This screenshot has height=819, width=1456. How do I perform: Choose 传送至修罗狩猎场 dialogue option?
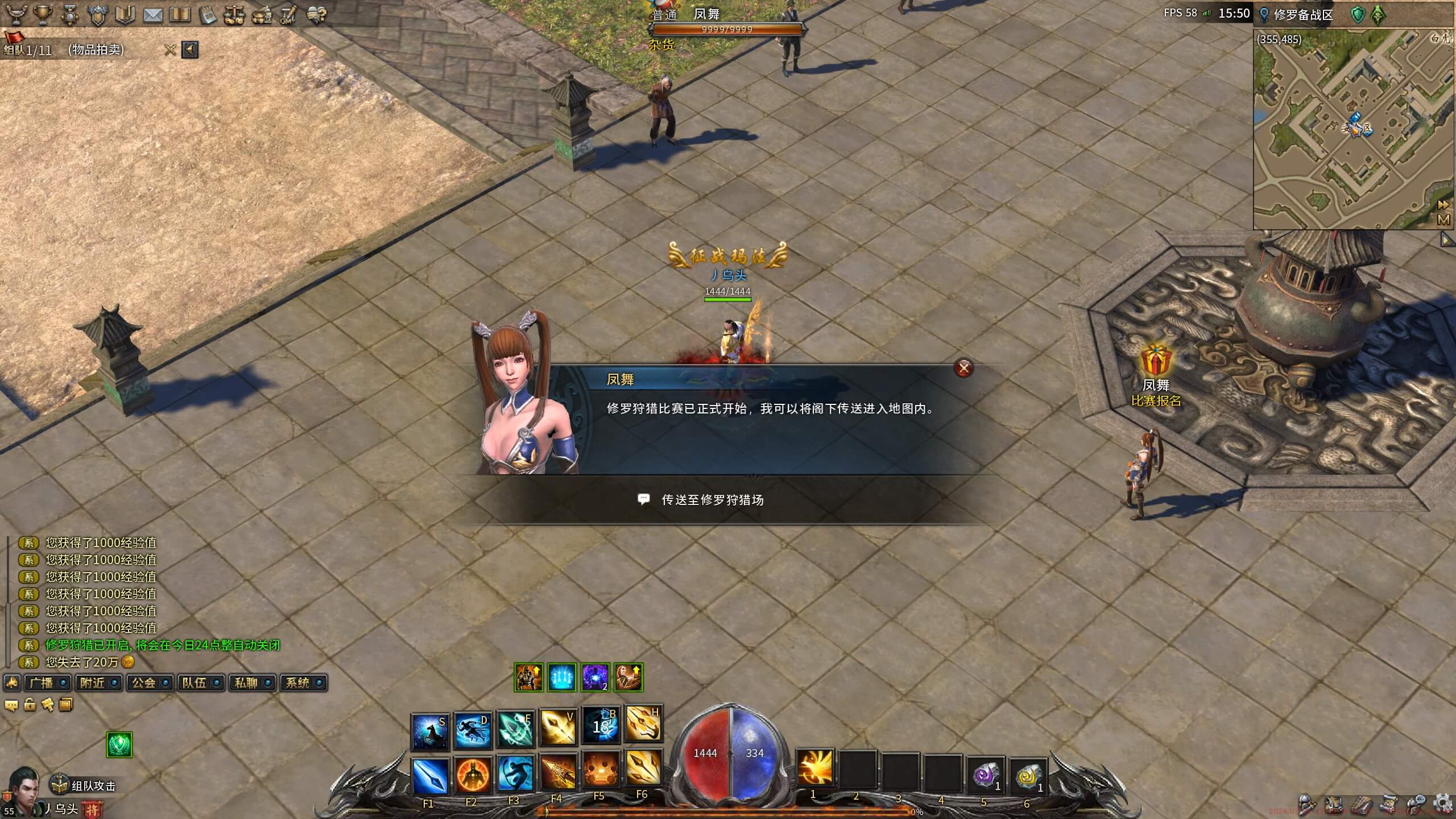click(712, 500)
